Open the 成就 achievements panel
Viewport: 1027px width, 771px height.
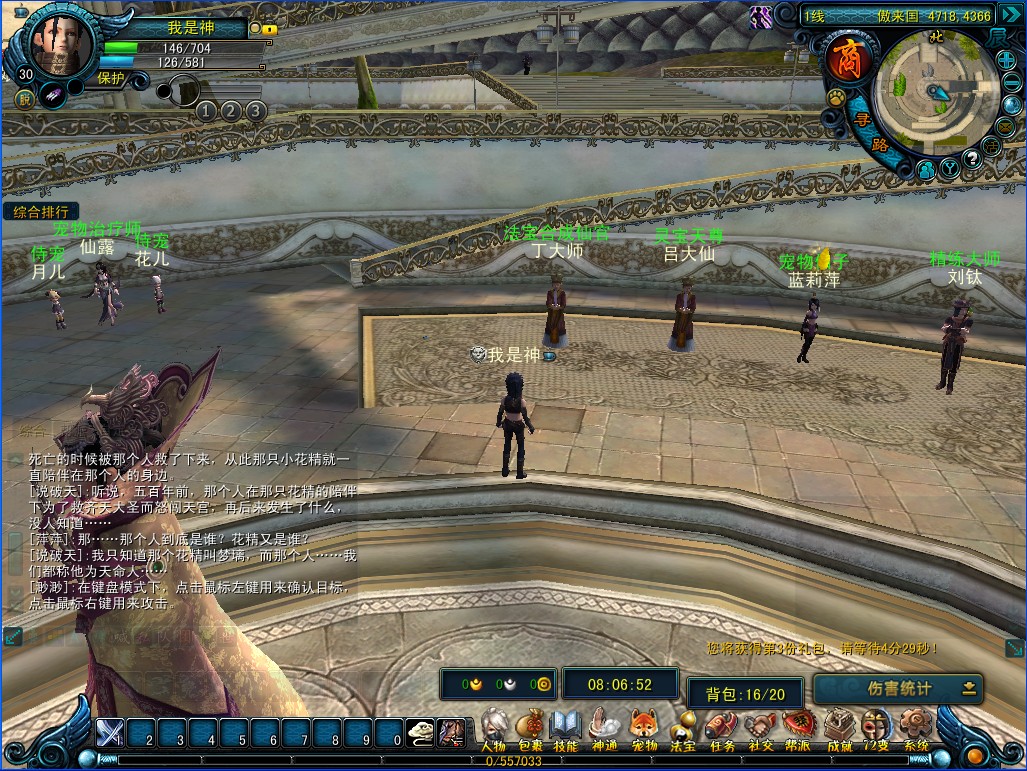tap(838, 726)
